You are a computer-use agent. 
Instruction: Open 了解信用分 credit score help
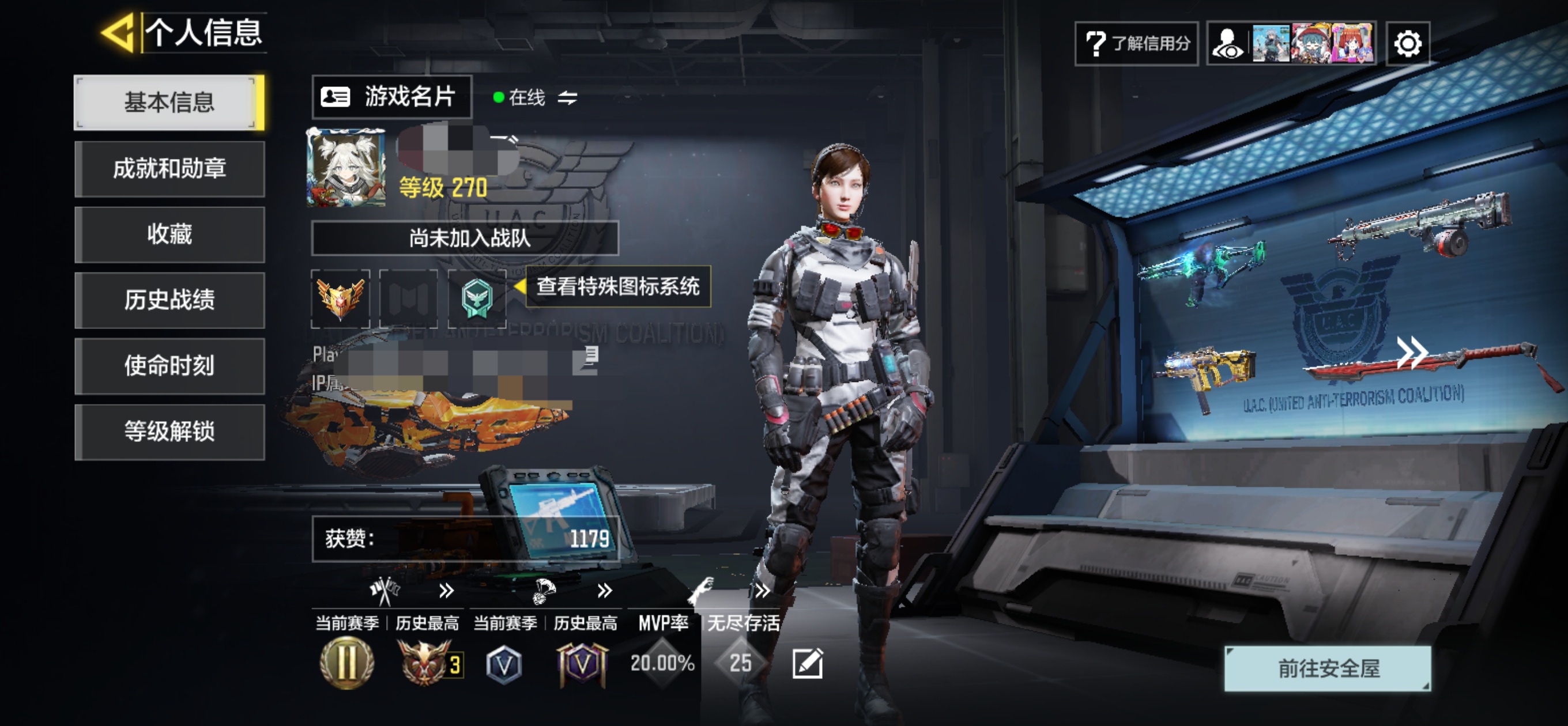pyautogui.click(x=1136, y=43)
